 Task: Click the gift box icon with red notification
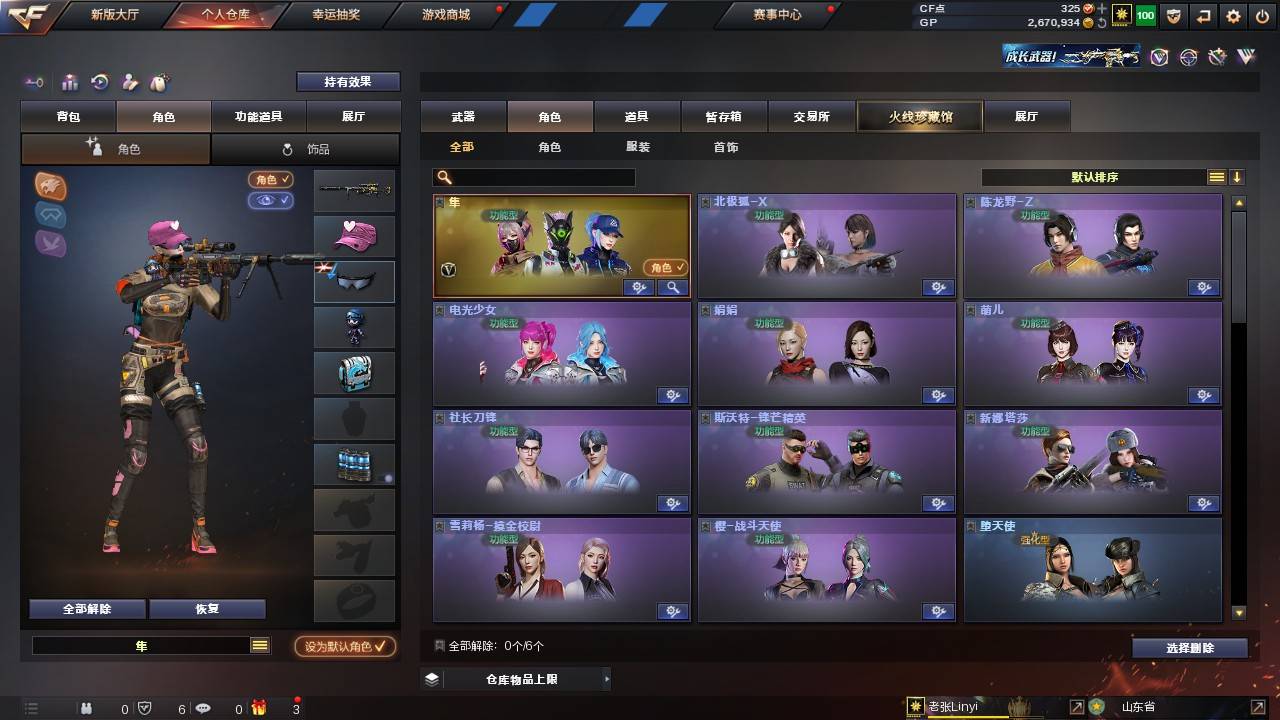pyautogui.click(x=258, y=707)
